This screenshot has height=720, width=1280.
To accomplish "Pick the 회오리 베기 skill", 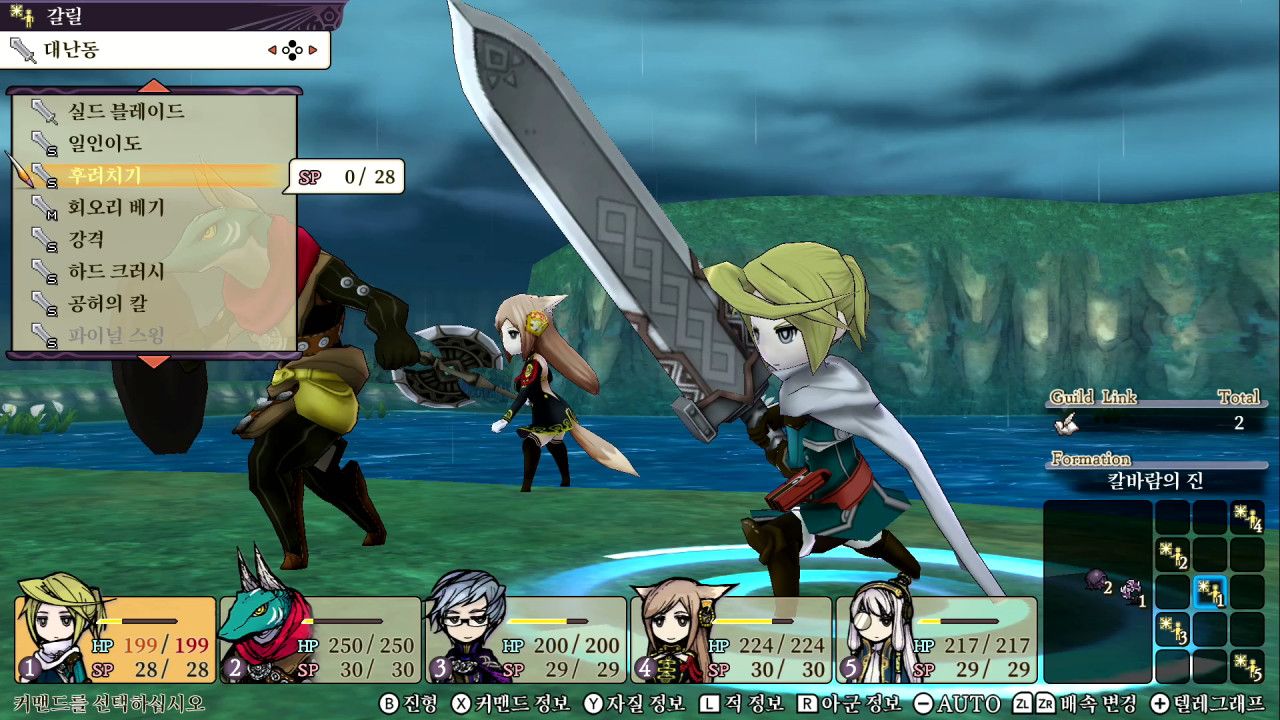I will click(x=116, y=208).
